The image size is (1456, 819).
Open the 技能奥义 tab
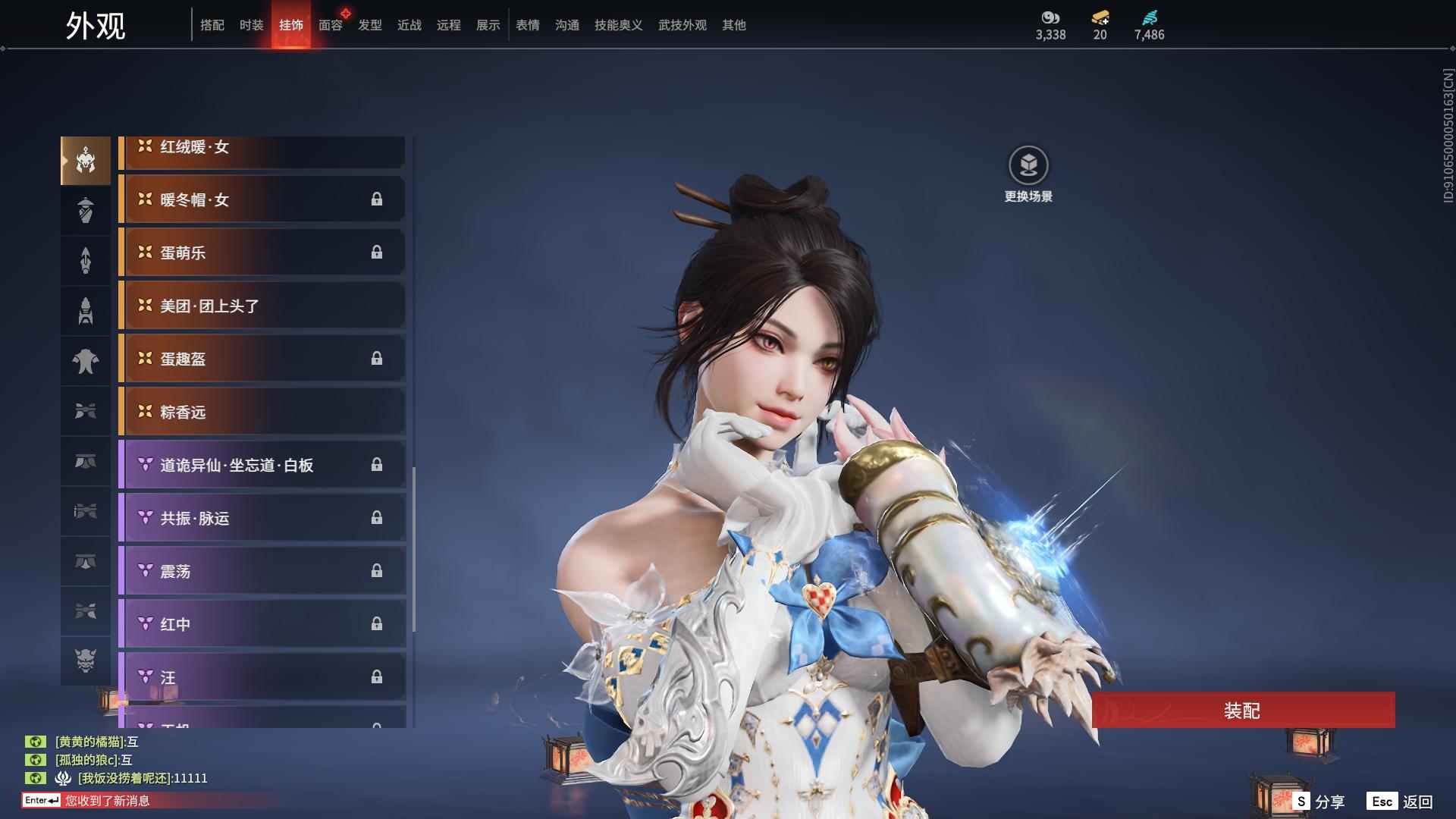coord(618,25)
